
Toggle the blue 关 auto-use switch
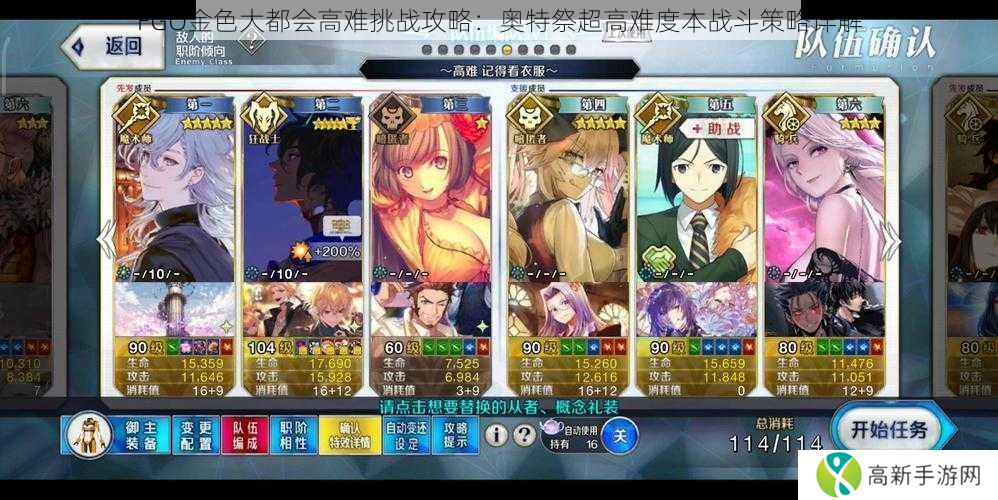coord(620,435)
